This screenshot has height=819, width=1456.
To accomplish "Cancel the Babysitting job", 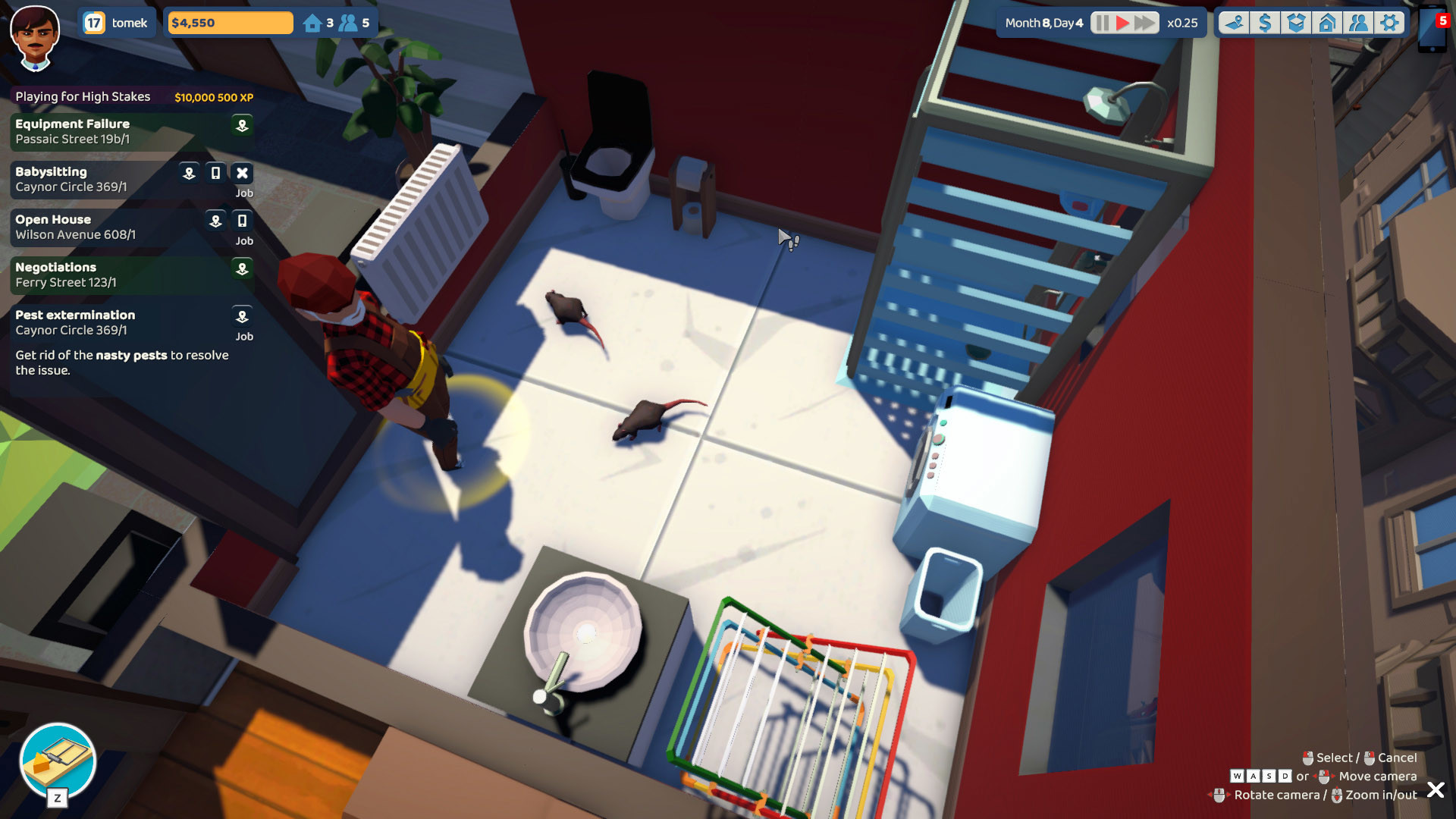I will click(x=242, y=173).
